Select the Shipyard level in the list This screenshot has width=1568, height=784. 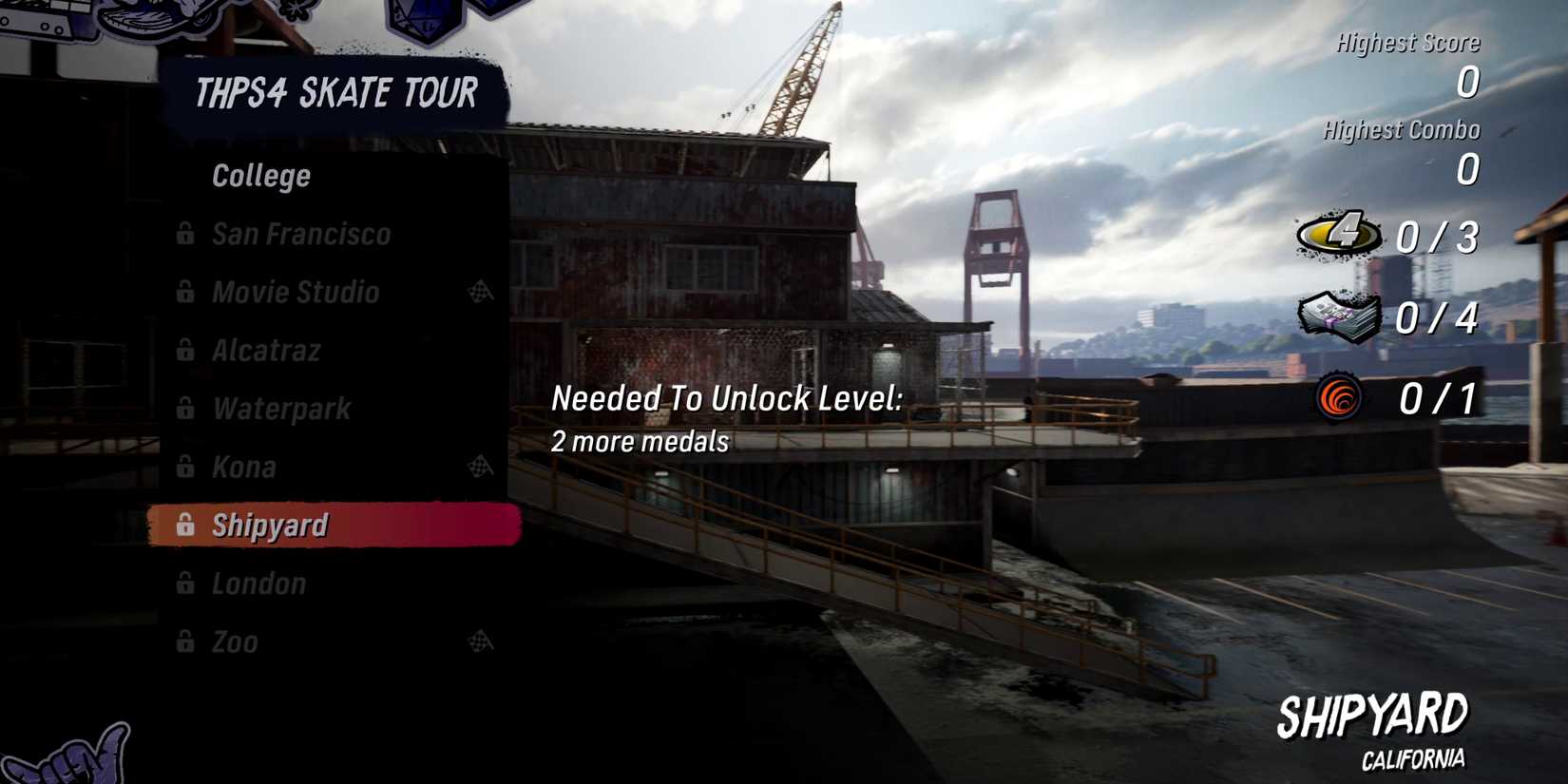pos(269,524)
